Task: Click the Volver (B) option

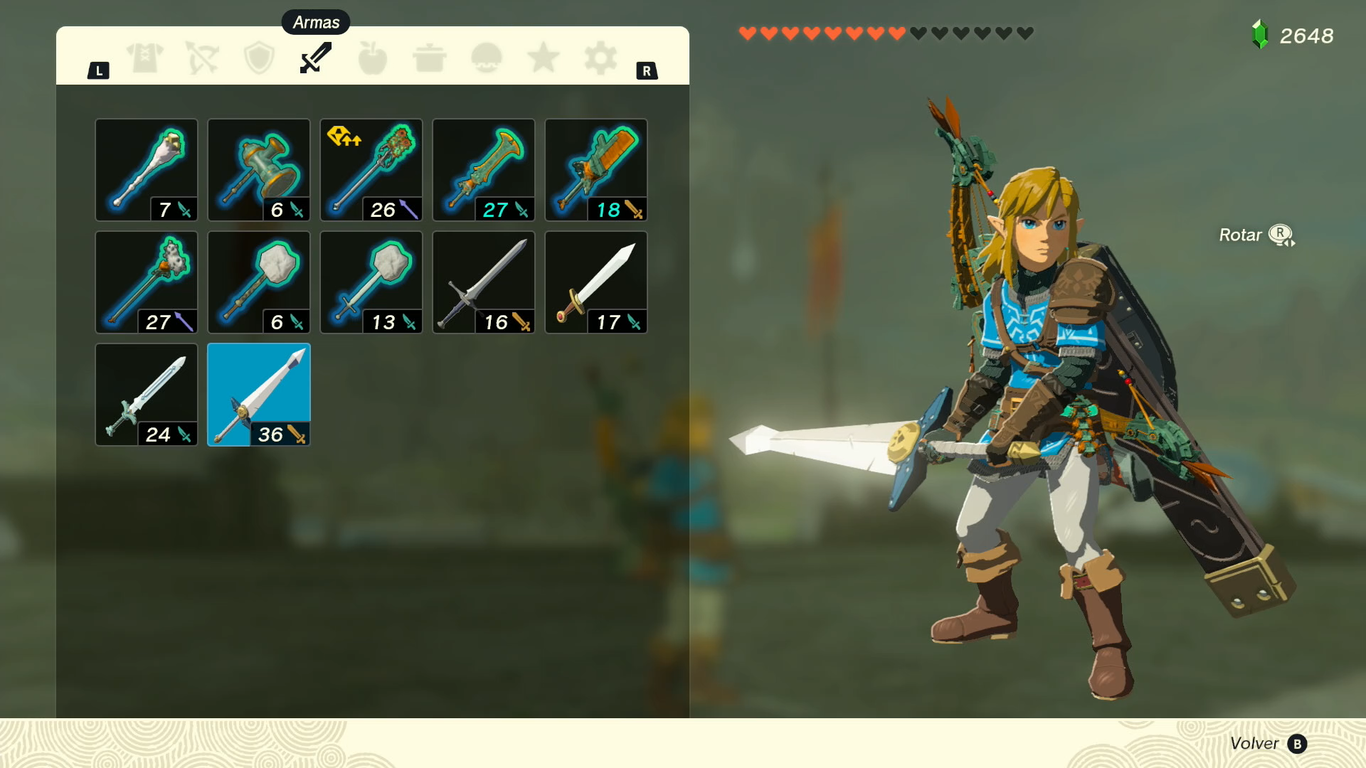Action: (x=1268, y=744)
